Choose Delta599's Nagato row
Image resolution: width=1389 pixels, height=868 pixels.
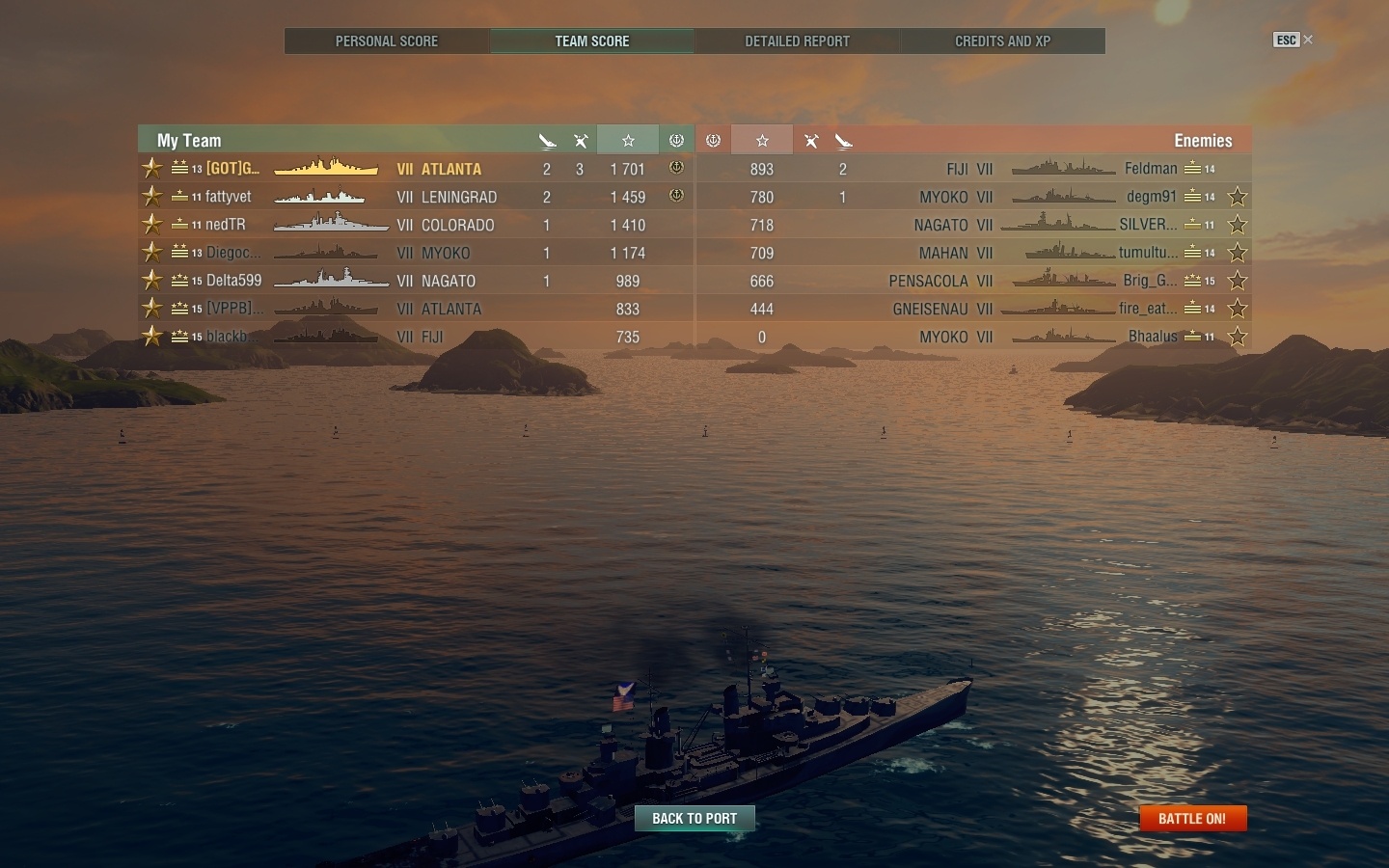(x=415, y=281)
